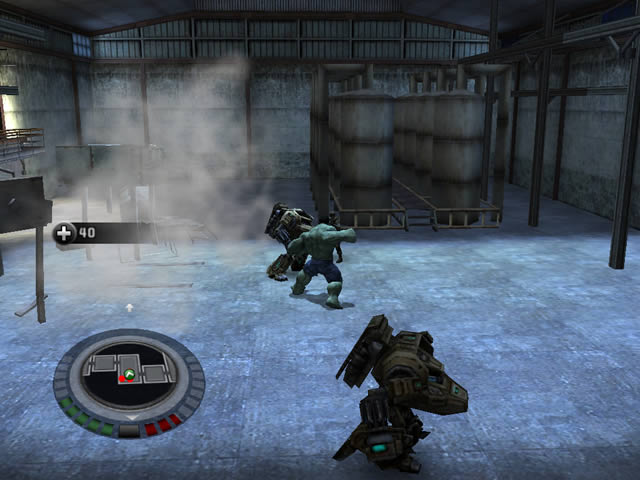Select the health plus icon
This screenshot has width=640, height=480.
tap(65, 234)
